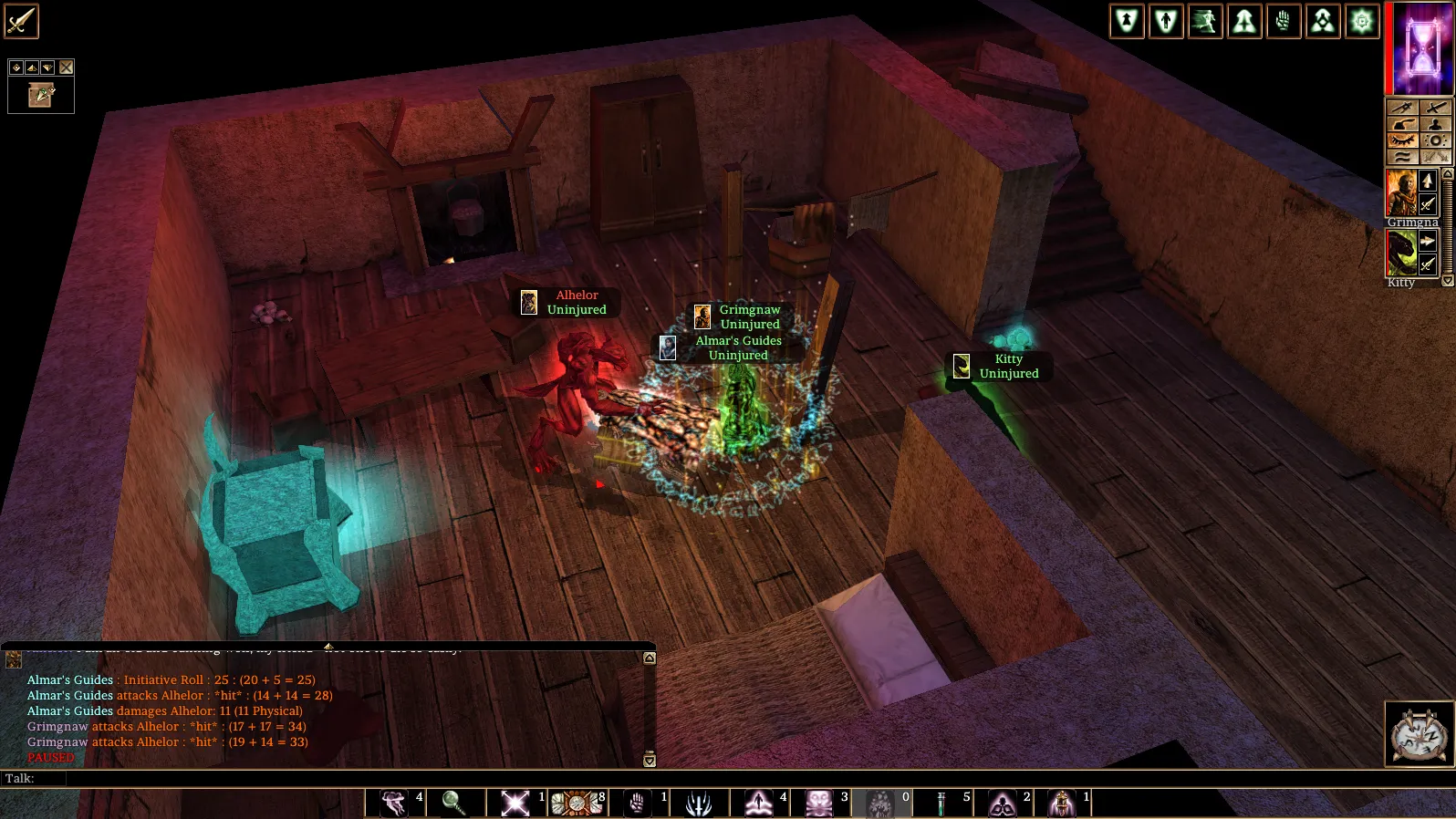Screen dimensions: 1456x819
Task: Toggle the closed-eye stealth button
Action: point(1402,140)
